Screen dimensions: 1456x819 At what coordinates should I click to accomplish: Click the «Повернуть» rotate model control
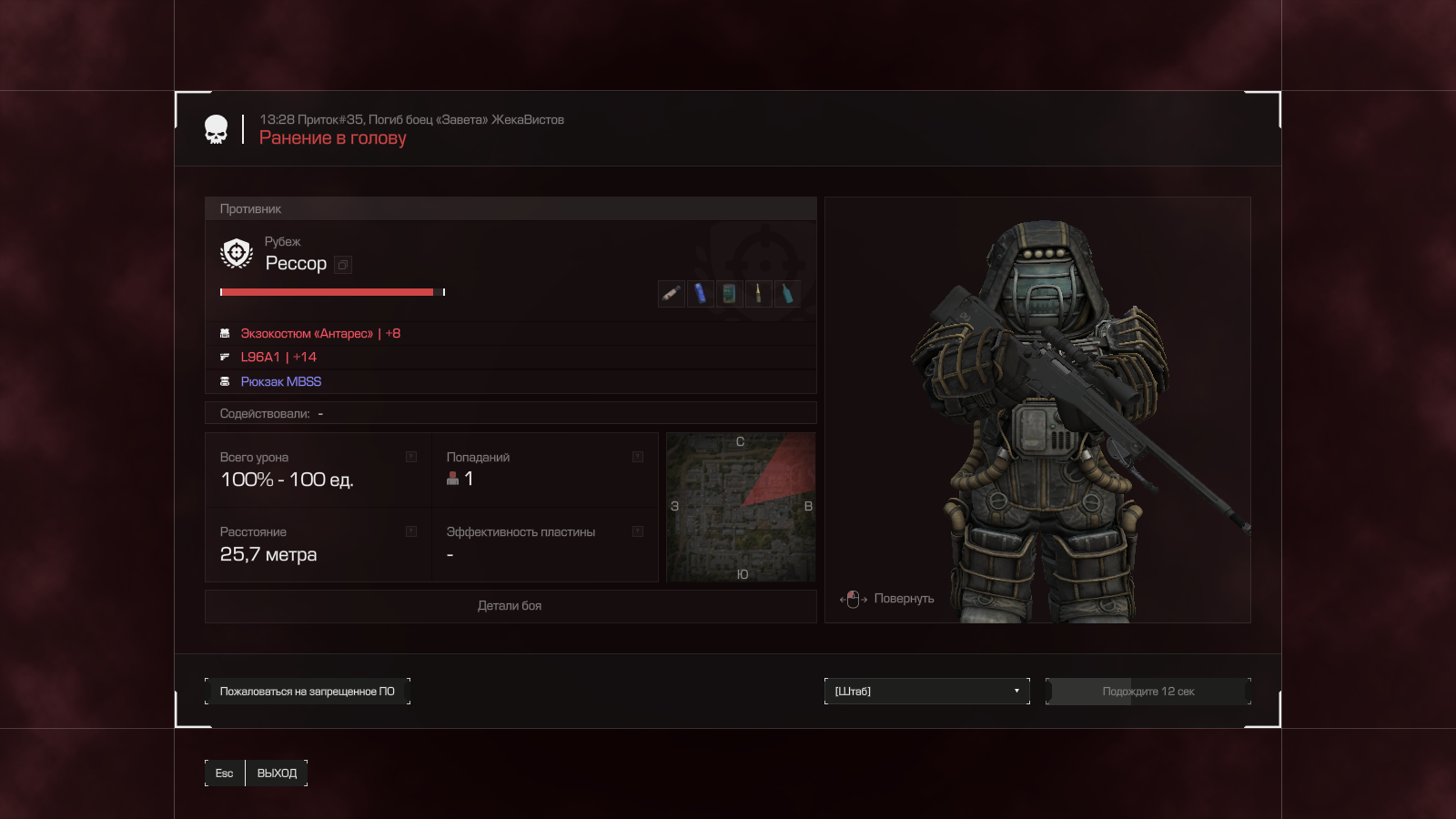[x=887, y=599]
